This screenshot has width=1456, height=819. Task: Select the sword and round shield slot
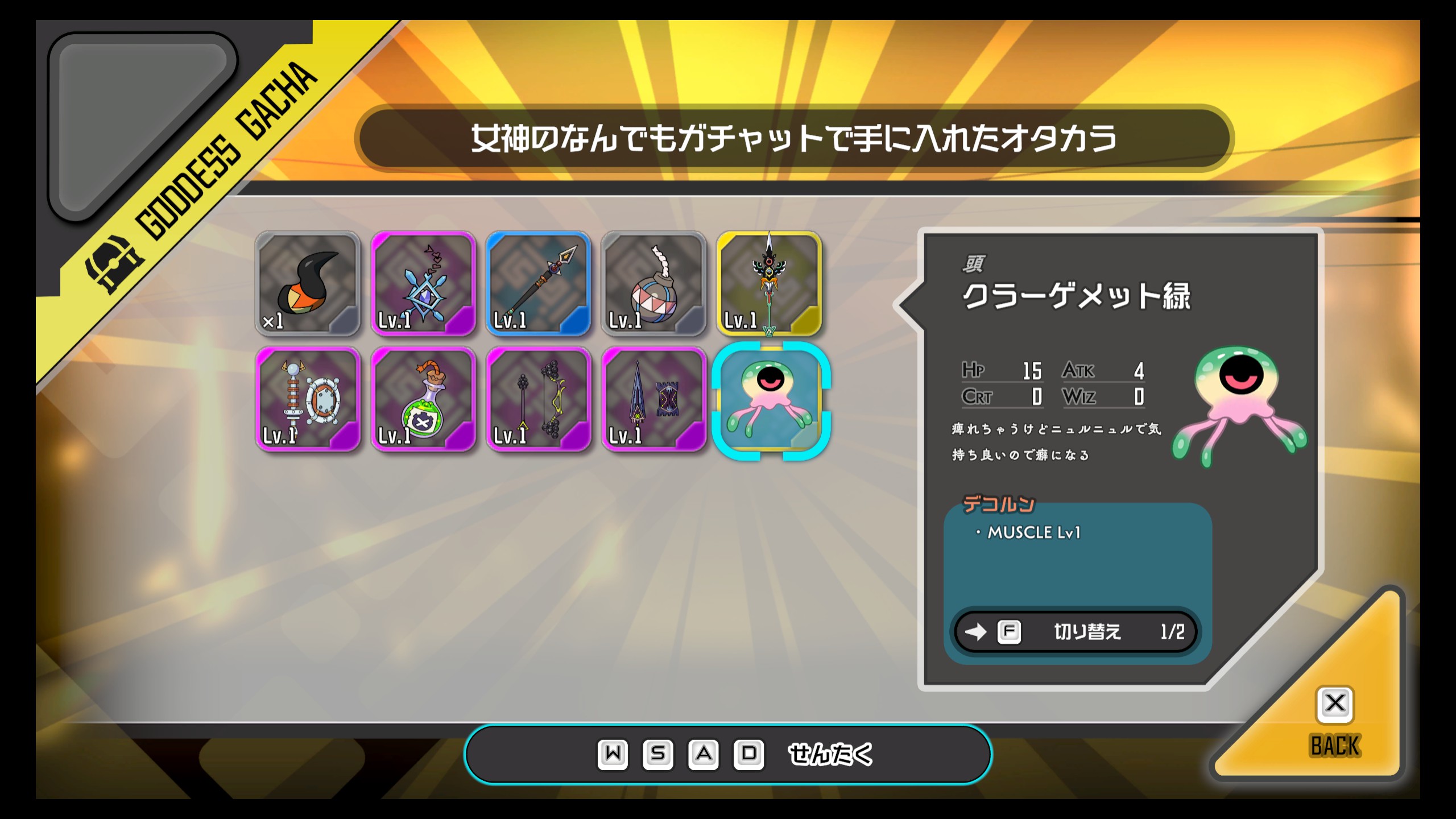pyautogui.click(x=308, y=399)
